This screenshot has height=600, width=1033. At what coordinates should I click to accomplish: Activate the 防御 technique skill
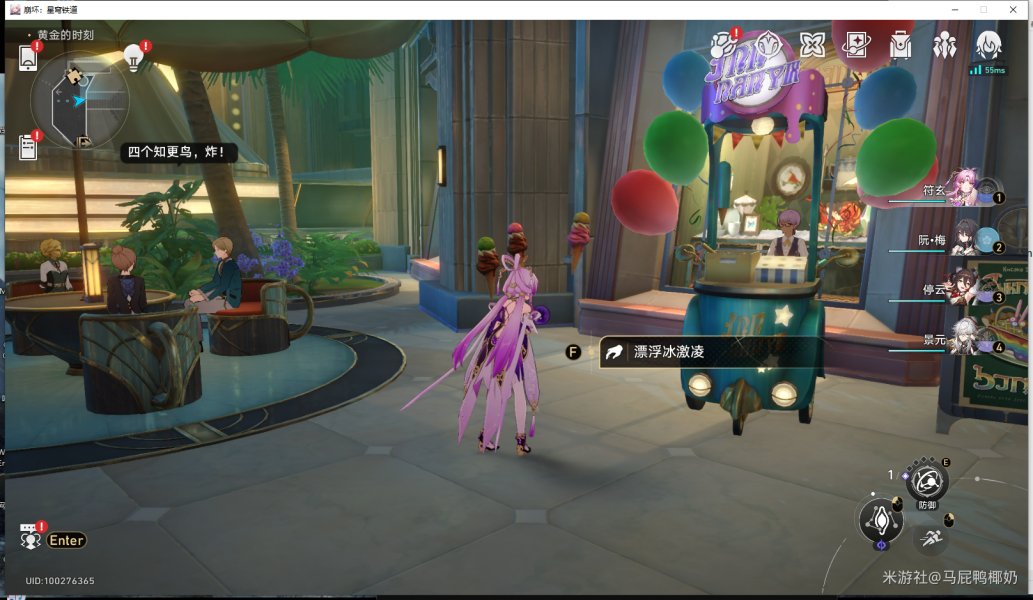coord(928,483)
